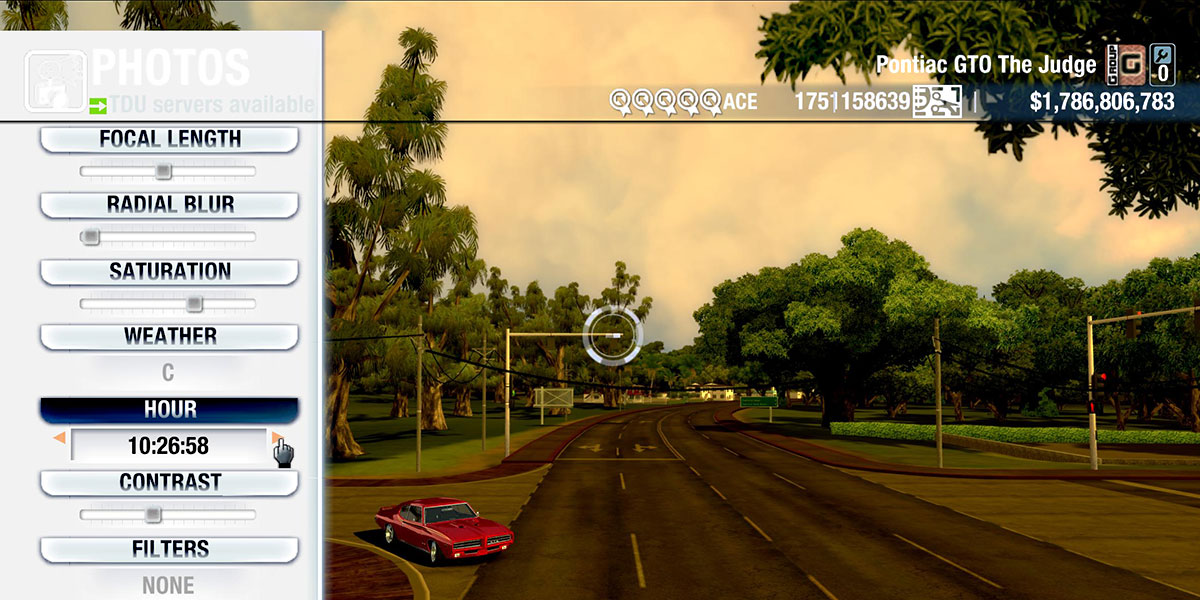Click the Radial Blur slider handle
The width and height of the screenshot is (1200, 600).
click(x=90, y=237)
